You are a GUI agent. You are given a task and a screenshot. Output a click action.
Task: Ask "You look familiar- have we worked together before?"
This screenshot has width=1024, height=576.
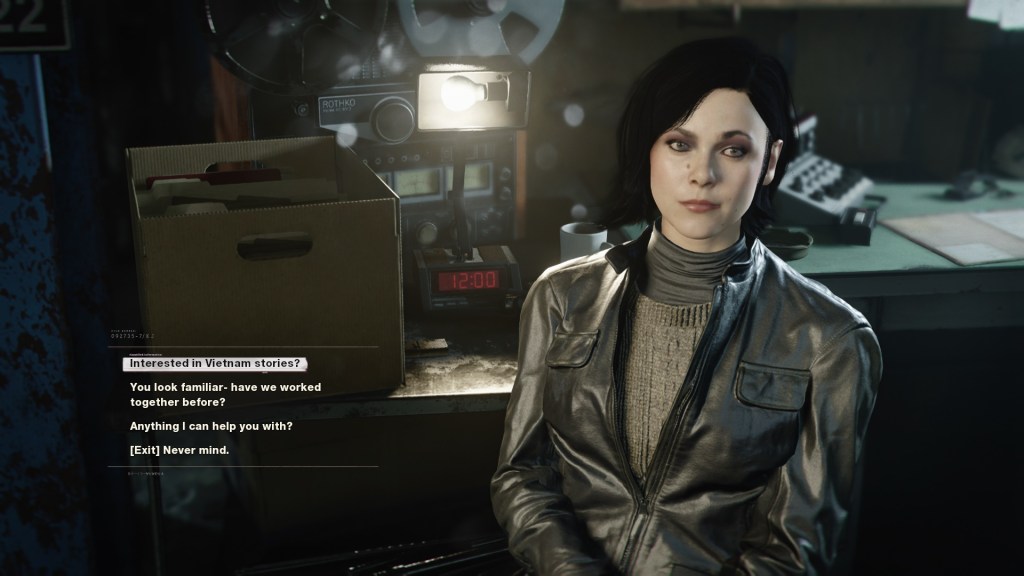pos(225,394)
